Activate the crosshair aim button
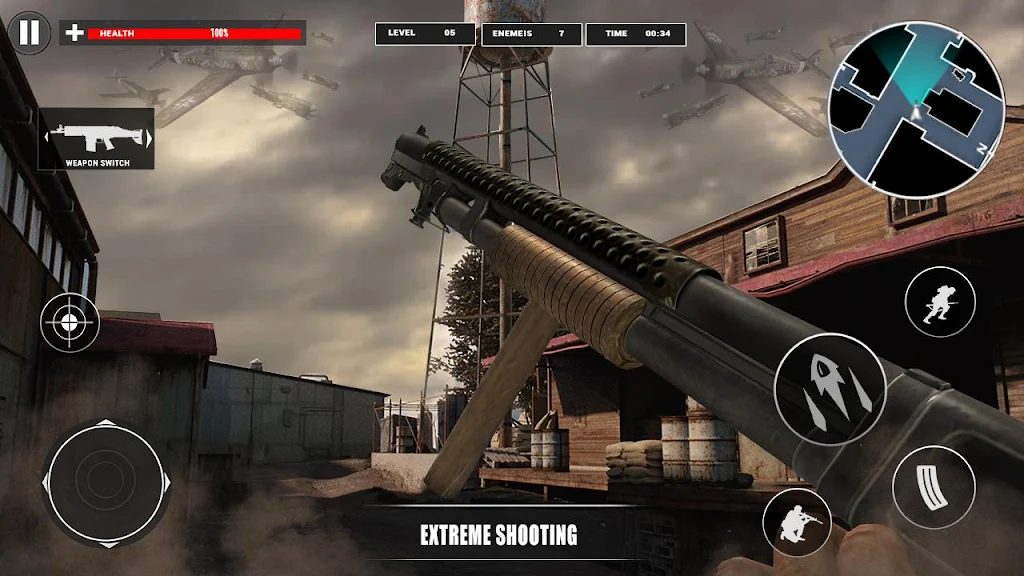This screenshot has width=1024, height=576. point(70,322)
